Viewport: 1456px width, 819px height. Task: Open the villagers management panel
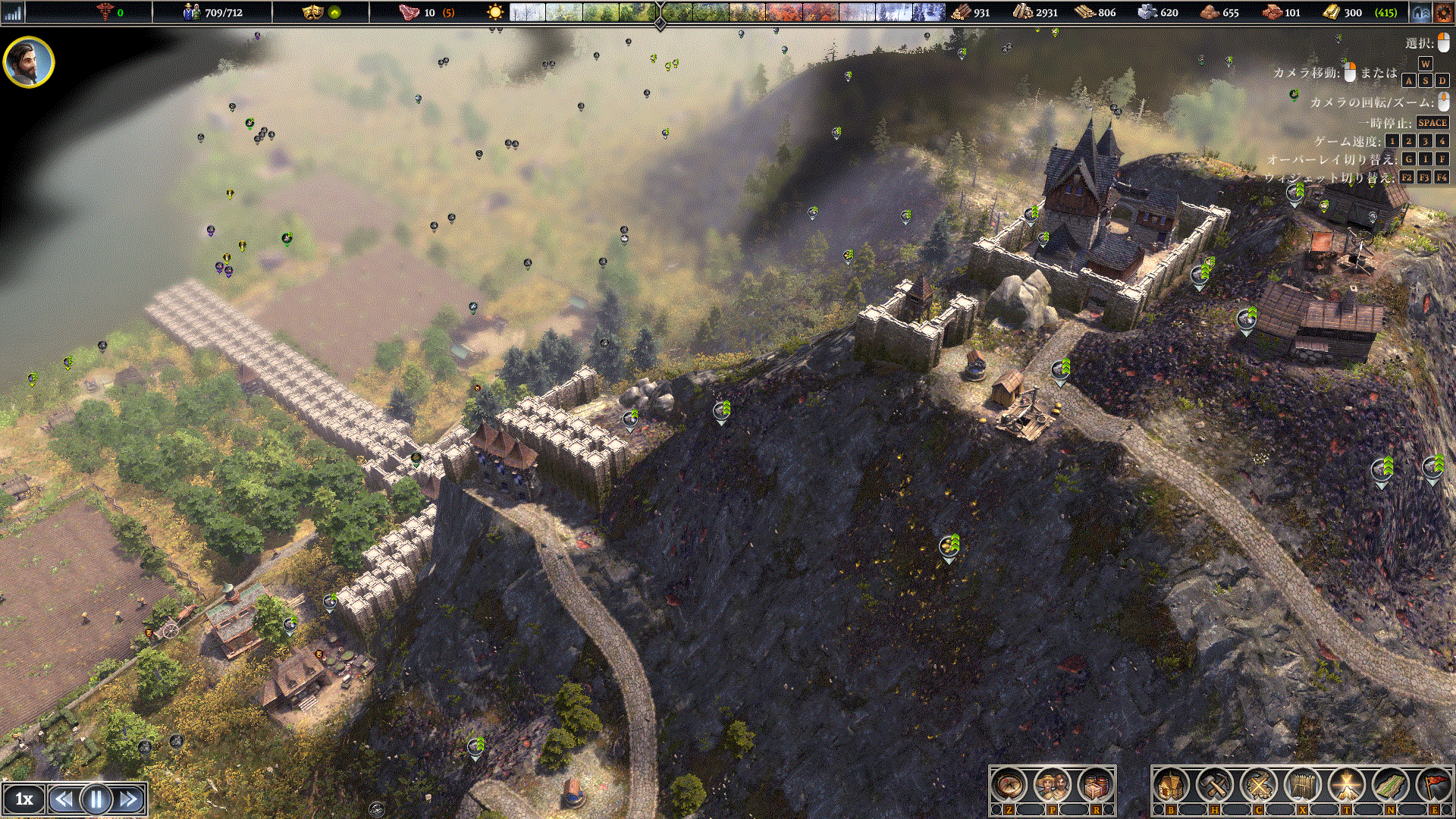[x=1053, y=786]
